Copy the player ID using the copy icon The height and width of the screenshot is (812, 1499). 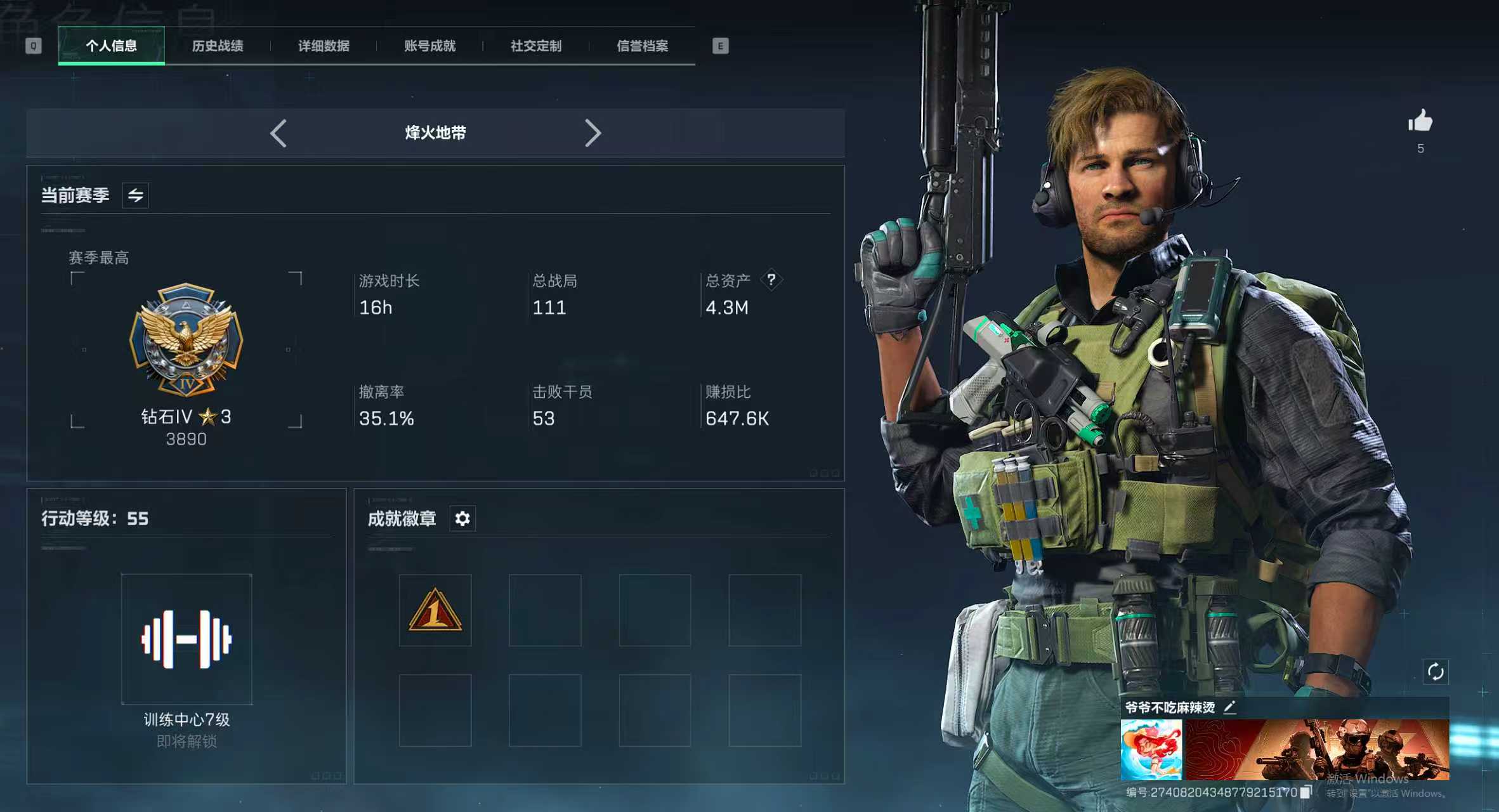point(1307,792)
